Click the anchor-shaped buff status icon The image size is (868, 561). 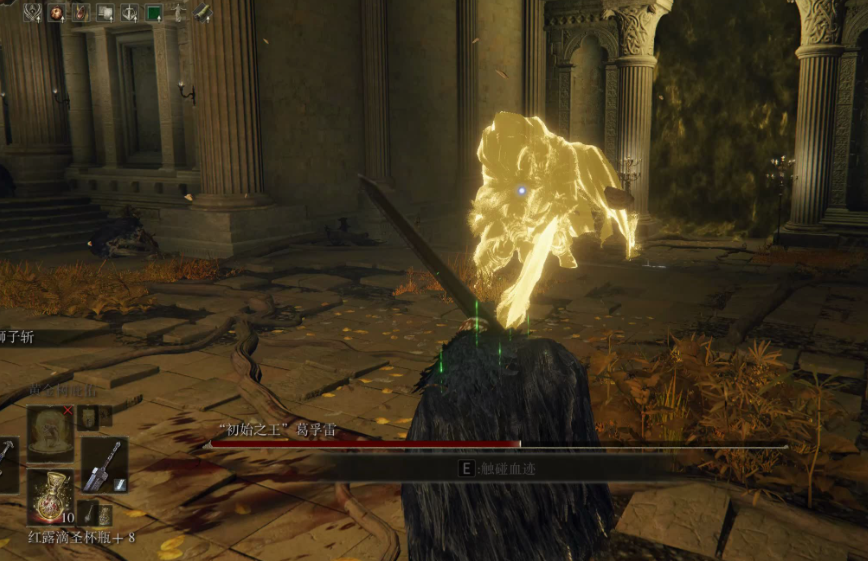(x=130, y=13)
